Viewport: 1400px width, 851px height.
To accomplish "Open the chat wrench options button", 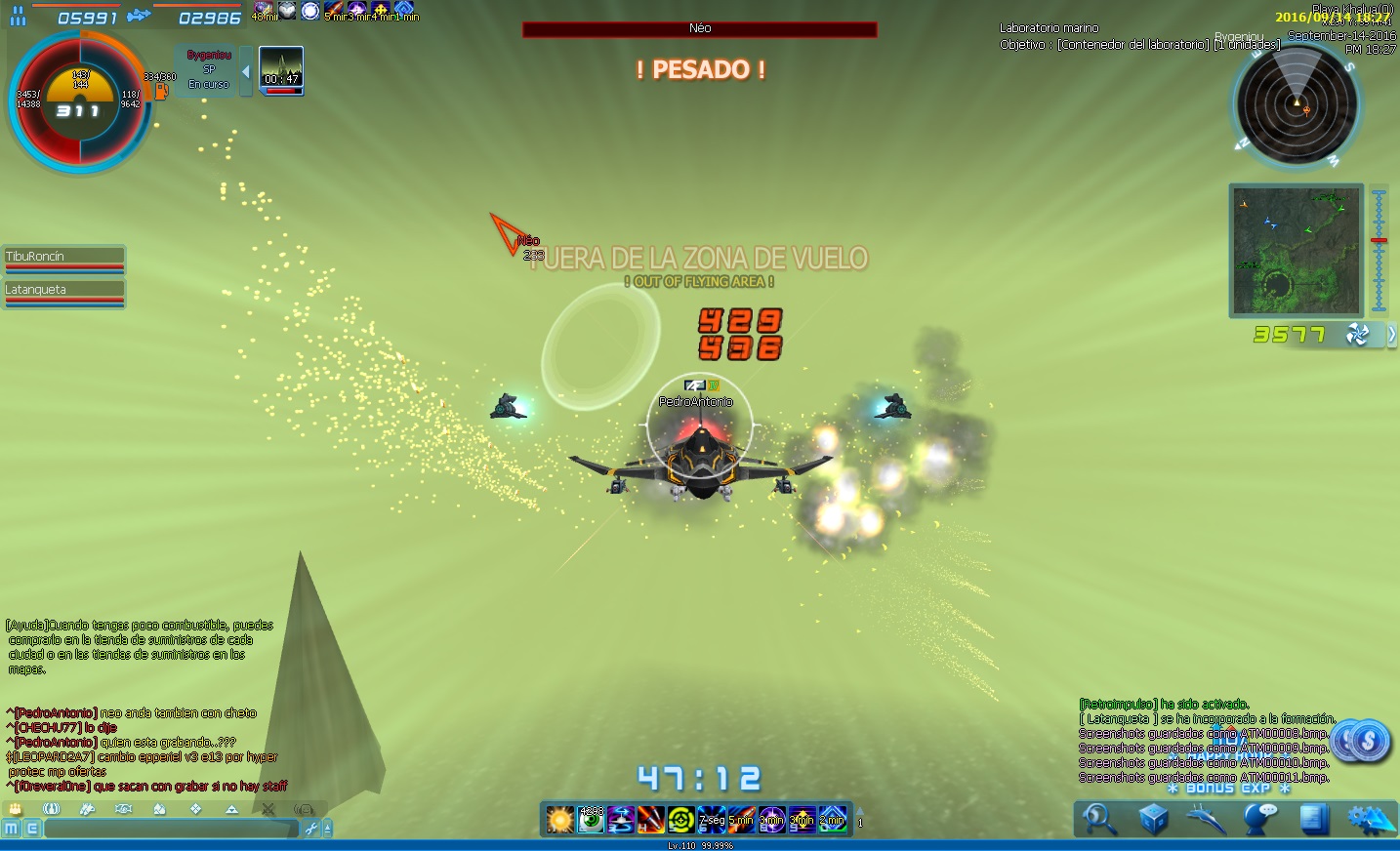I will click(x=311, y=829).
